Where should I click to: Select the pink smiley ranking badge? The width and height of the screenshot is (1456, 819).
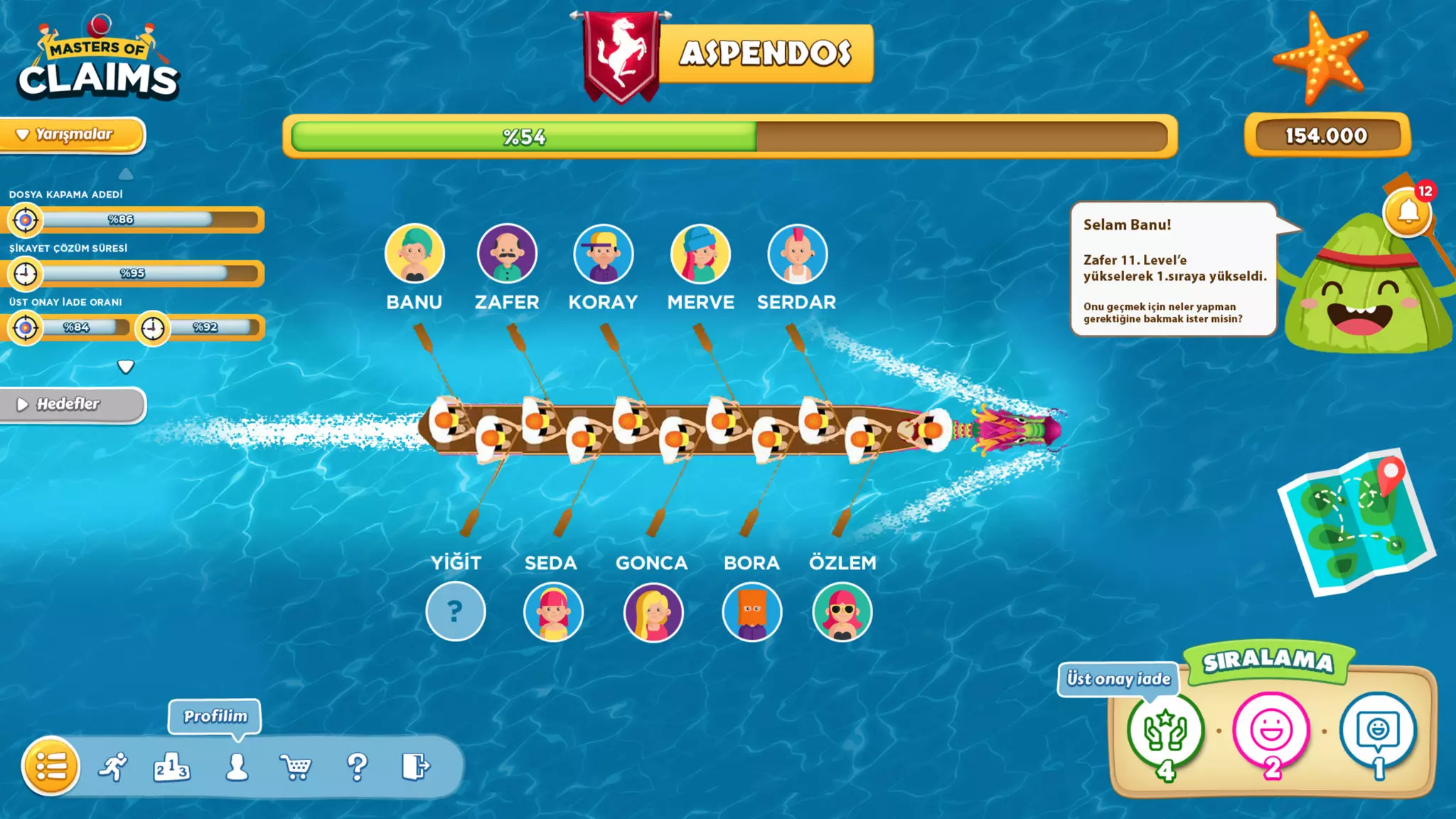pyautogui.click(x=1271, y=732)
